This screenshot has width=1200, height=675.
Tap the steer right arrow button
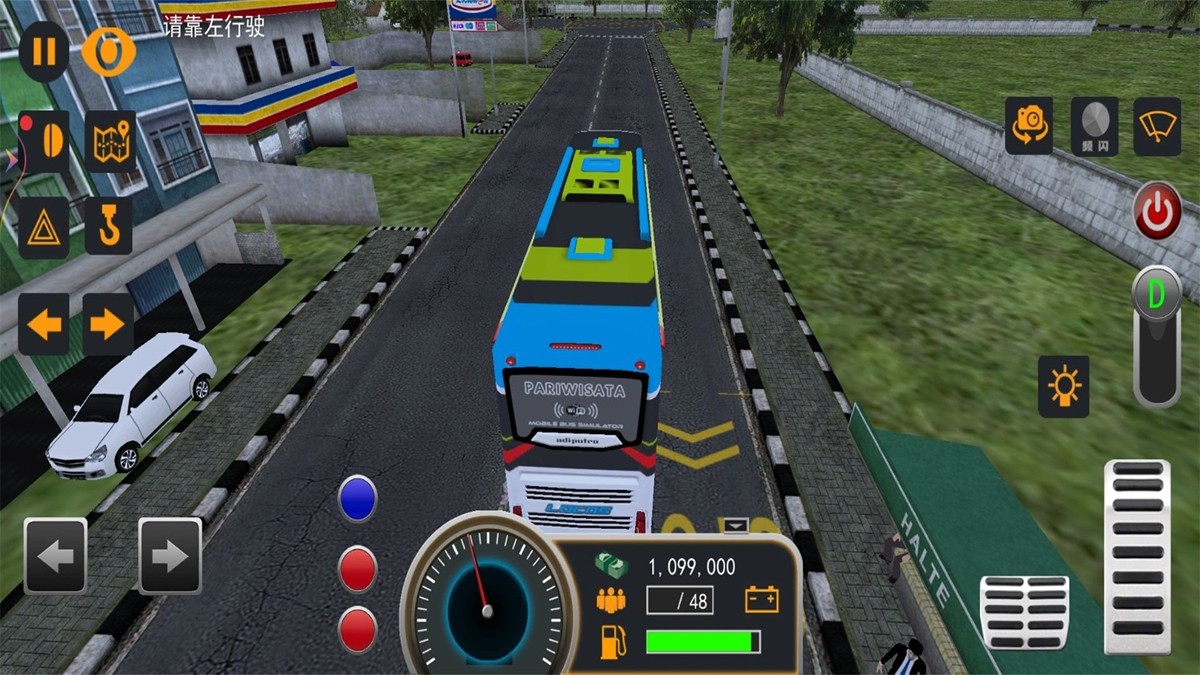tap(170, 556)
